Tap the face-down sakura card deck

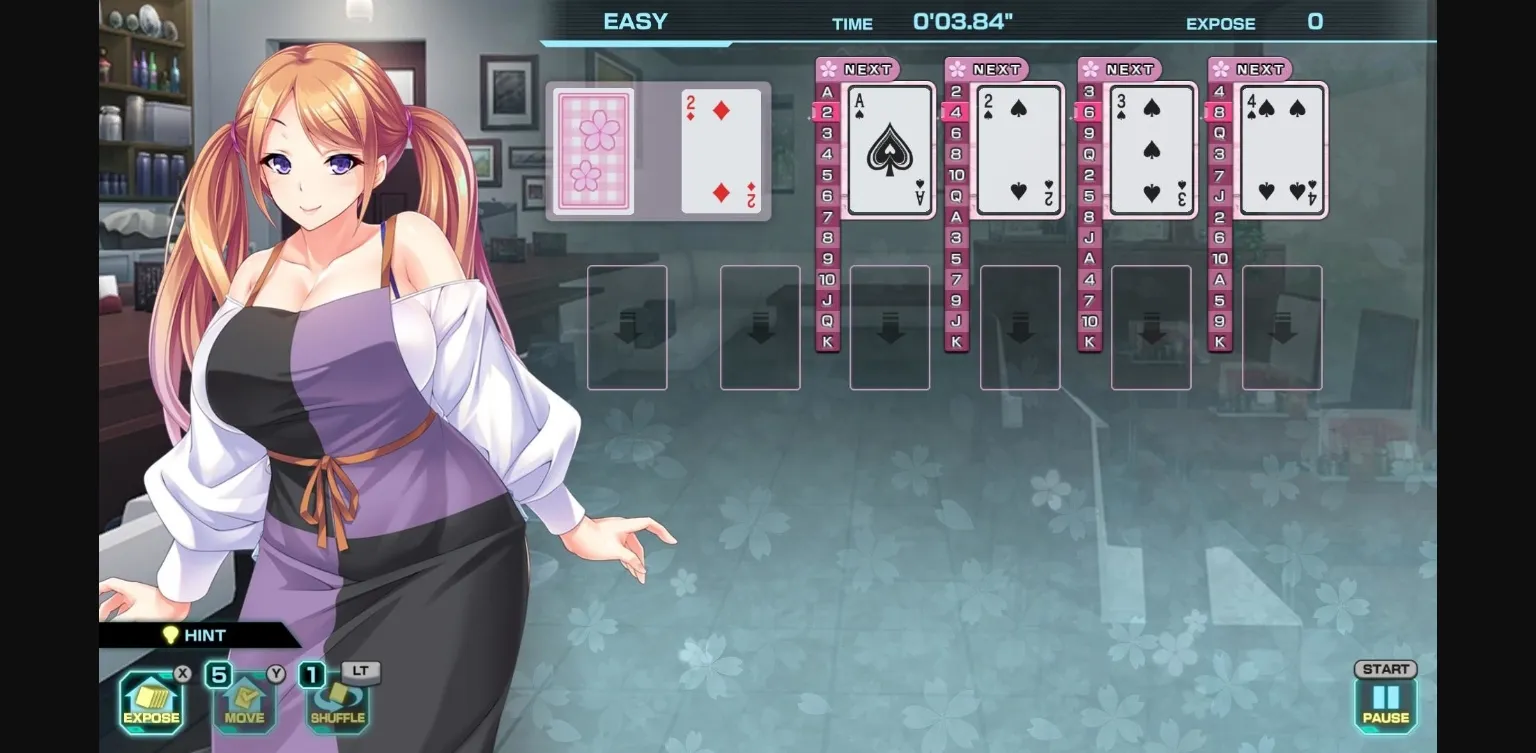point(593,151)
